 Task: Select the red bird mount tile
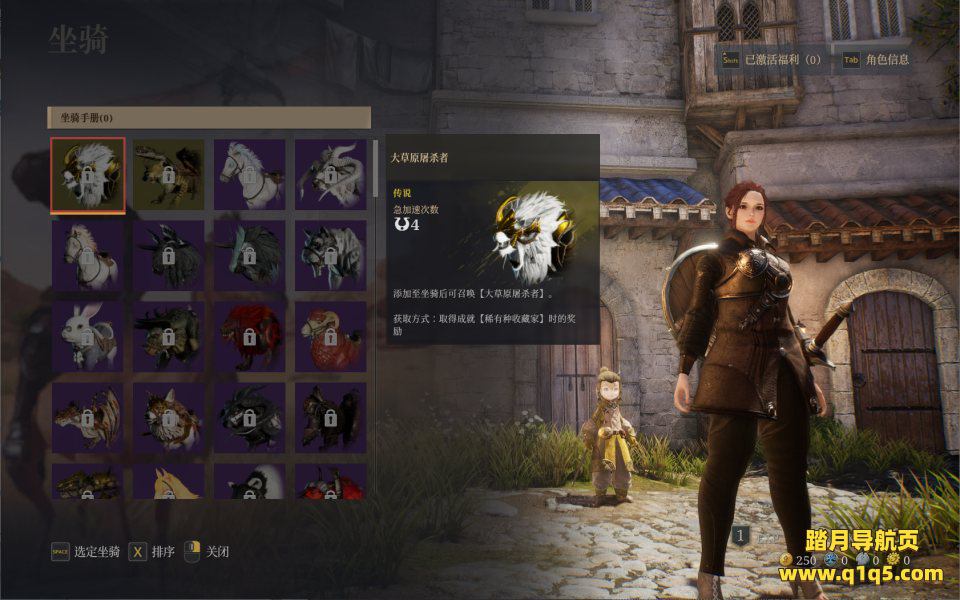(x=330, y=336)
